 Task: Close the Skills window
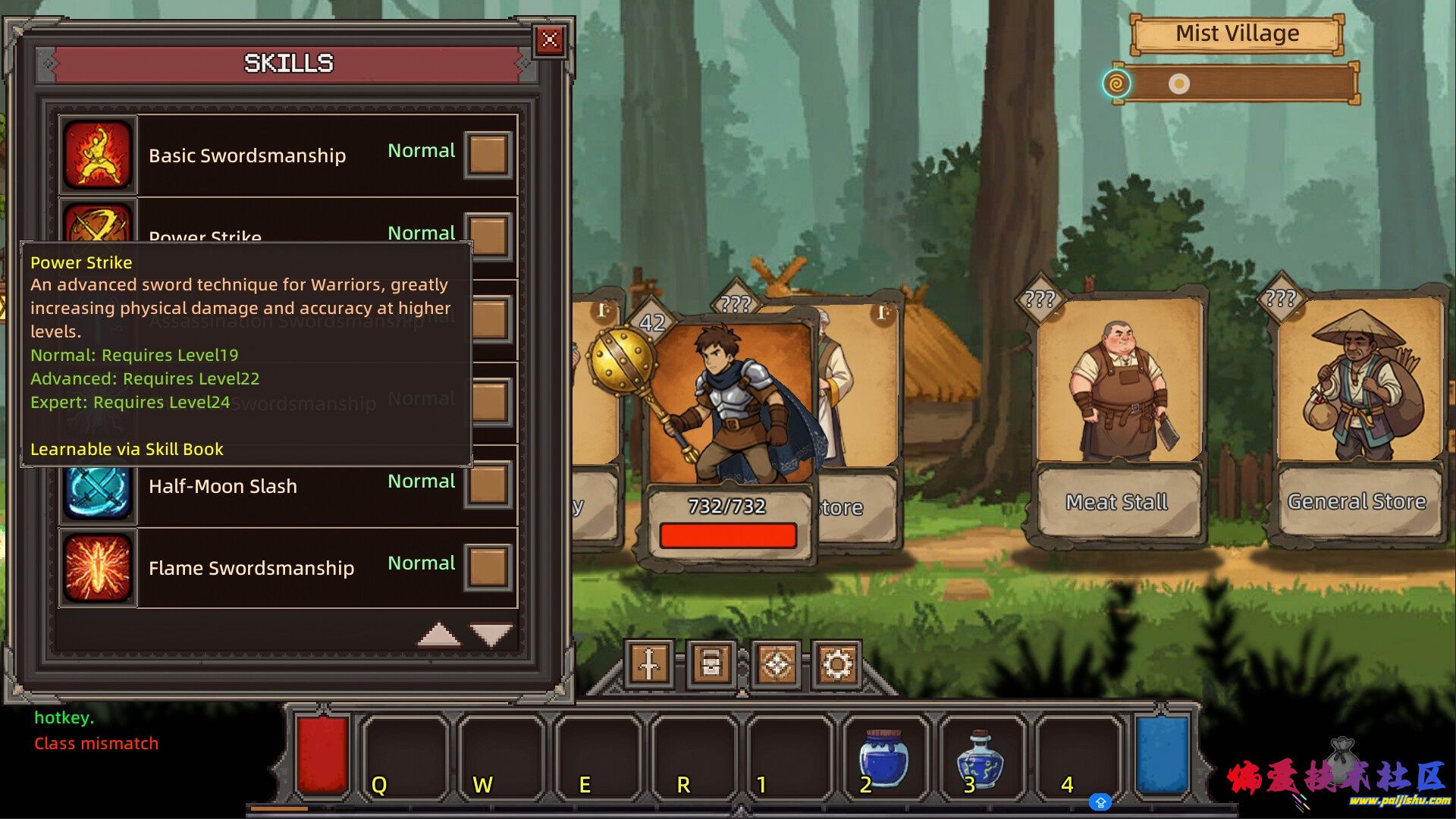click(x=550, y=39)
